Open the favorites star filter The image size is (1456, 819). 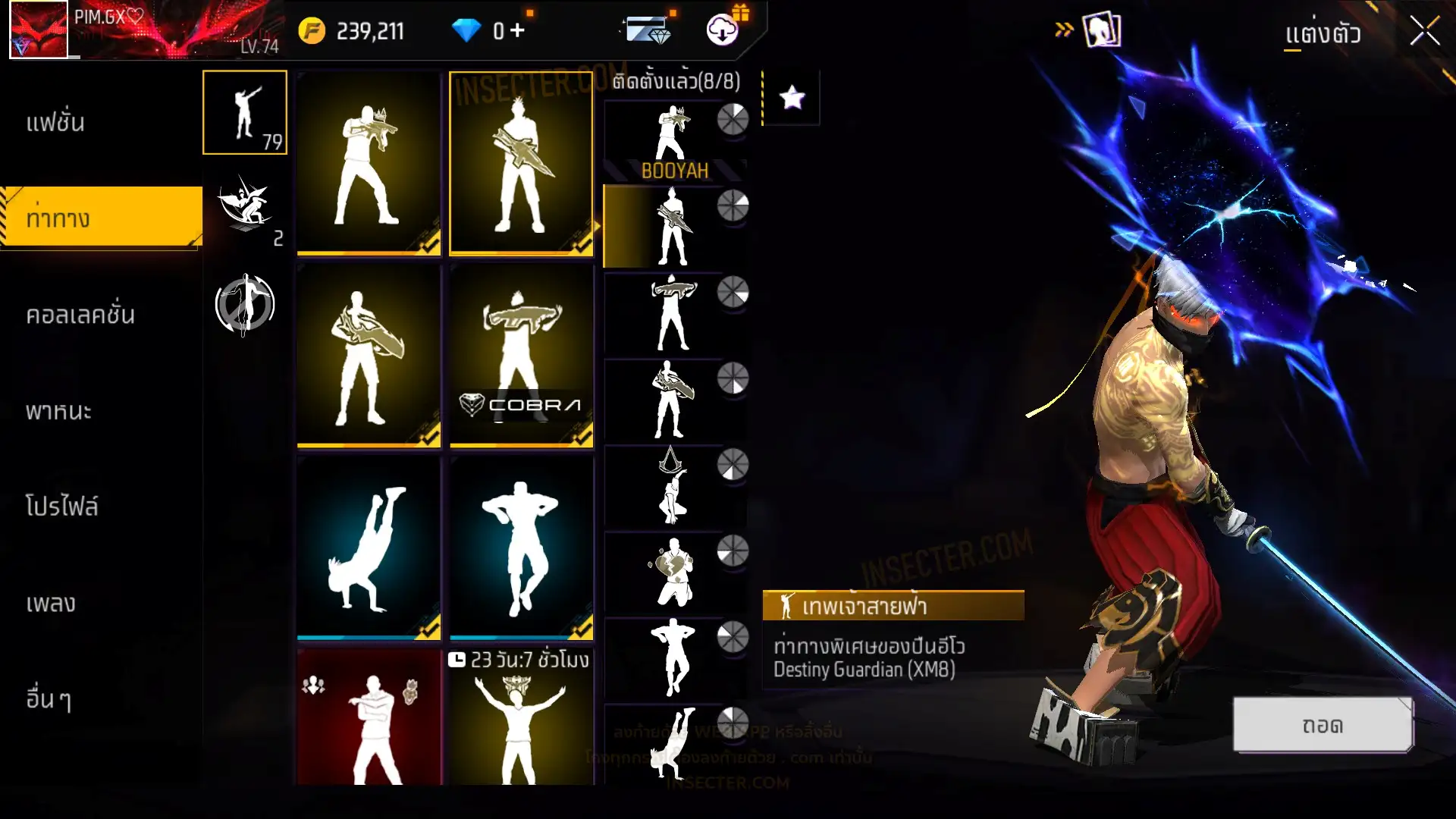[x=792, y=97]
